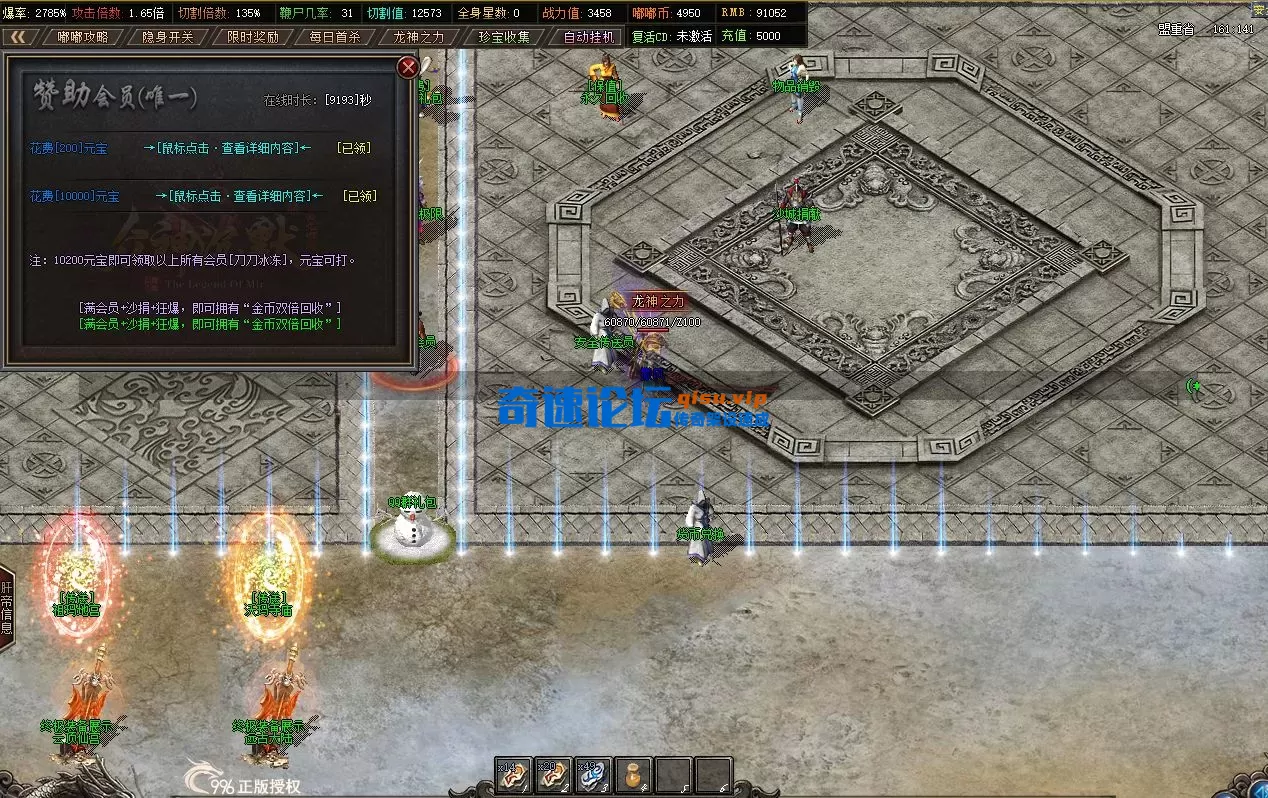Collapse the top menu with the double-arrow button

tap(18, 37)
